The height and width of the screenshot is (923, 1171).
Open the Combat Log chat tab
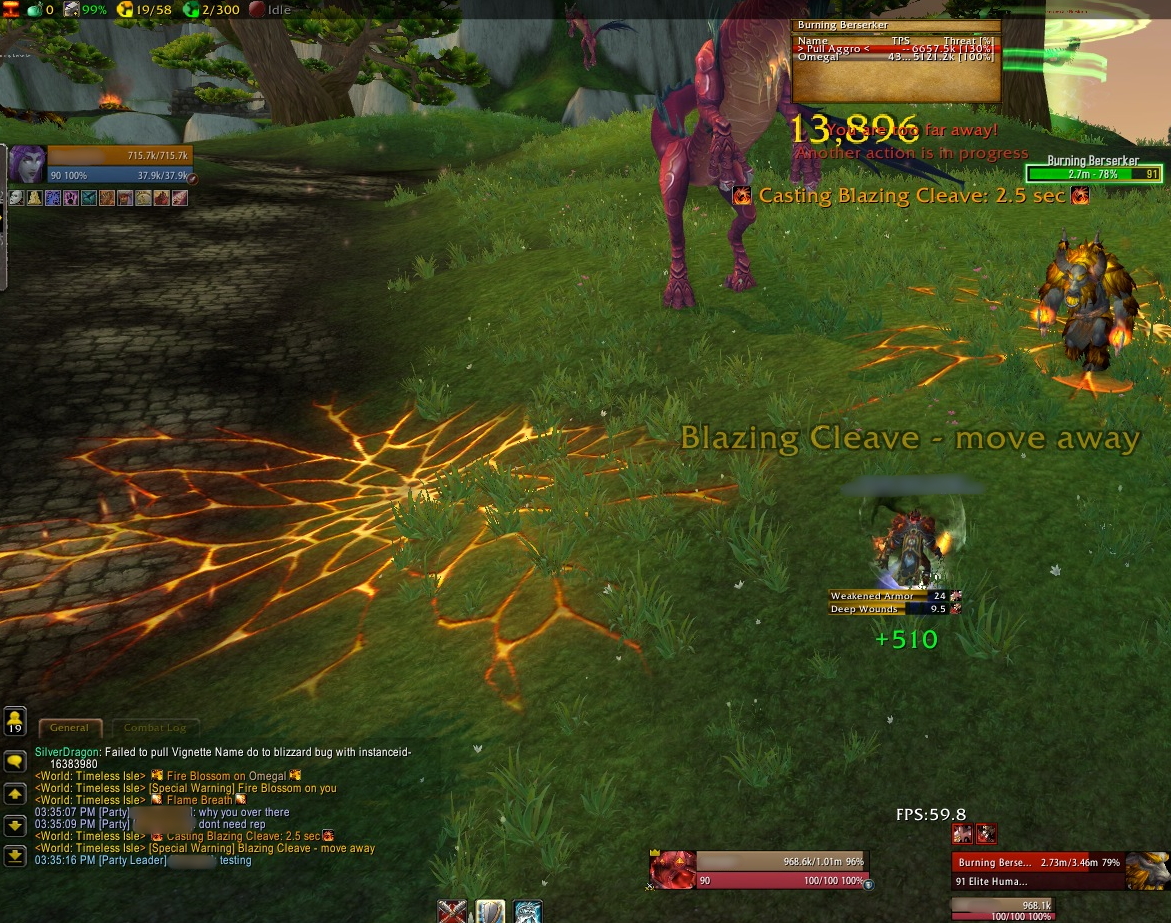point(154,728)
